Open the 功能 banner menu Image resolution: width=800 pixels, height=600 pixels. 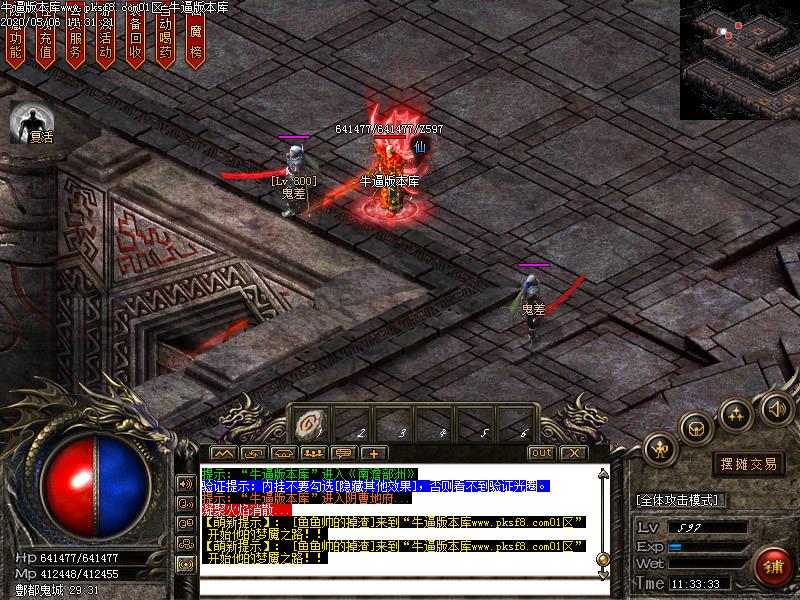[x=15, y=40]
